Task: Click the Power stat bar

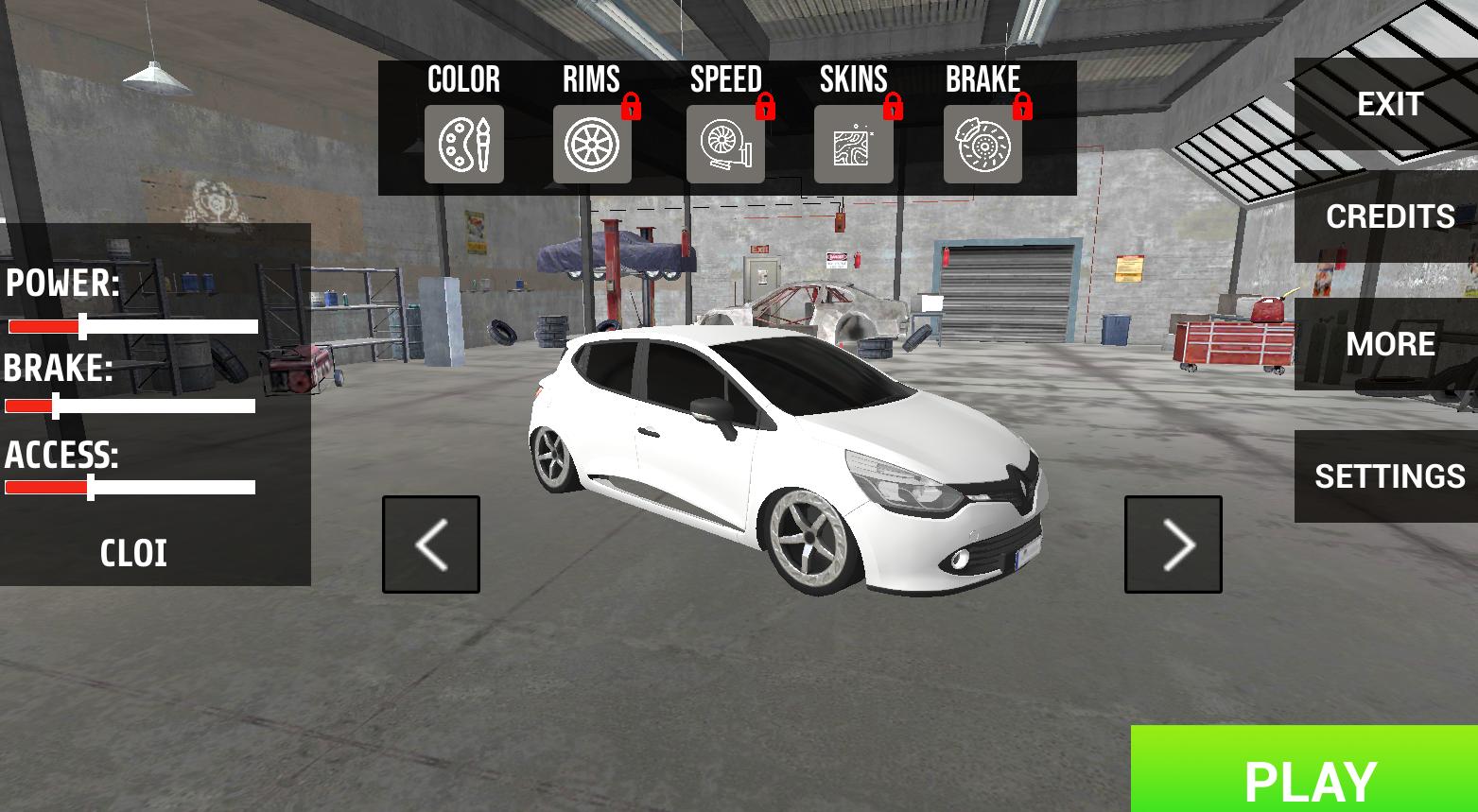Action: [x=133, y=327]
